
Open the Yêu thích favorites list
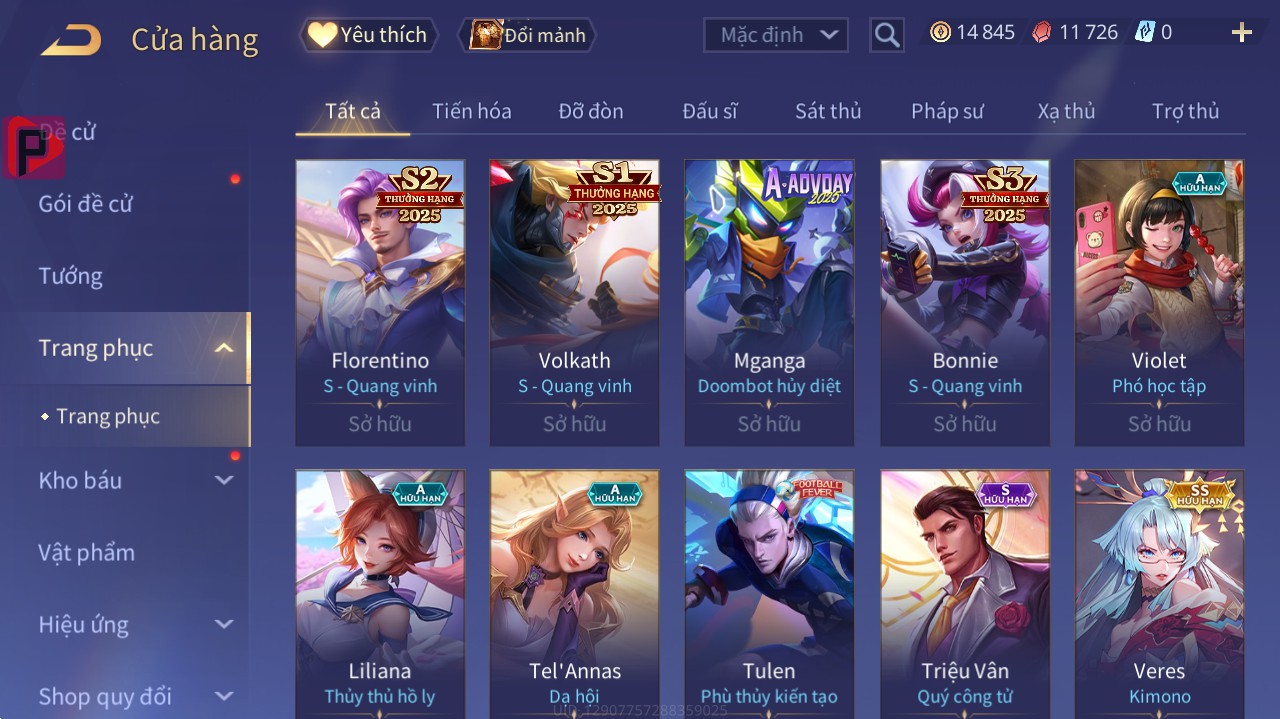[x=368, y=35]
